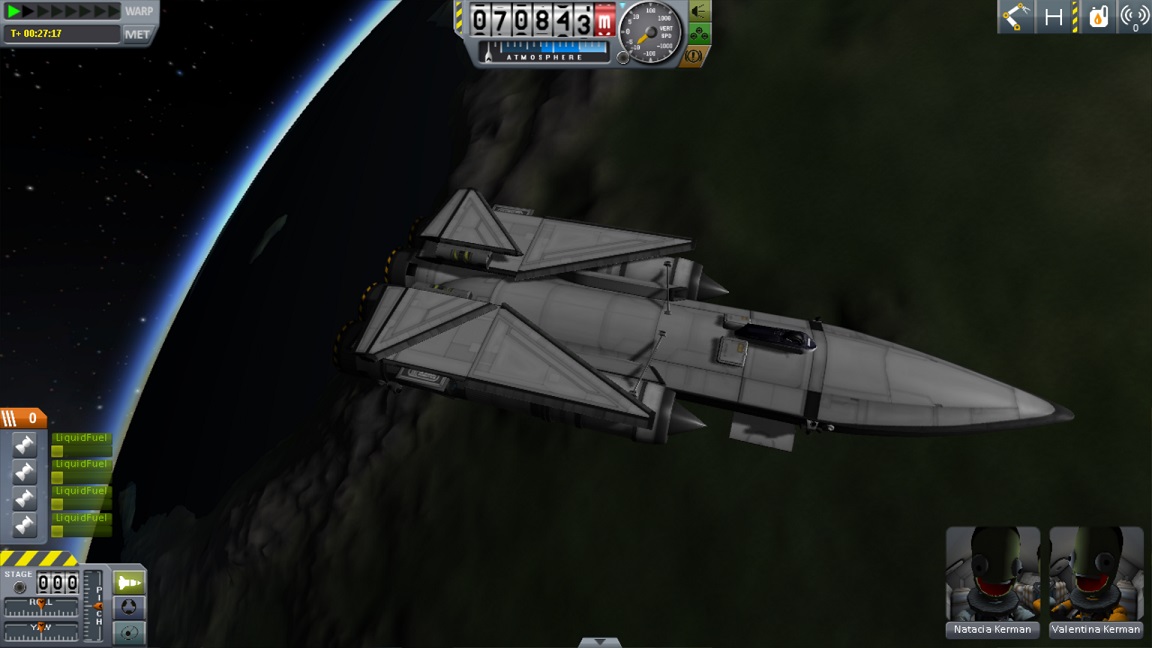Image resolution: width=1152 pixels, height=648 pixels.
Task: Click the top engine icon in staging stack
Action: click(25, 445)
